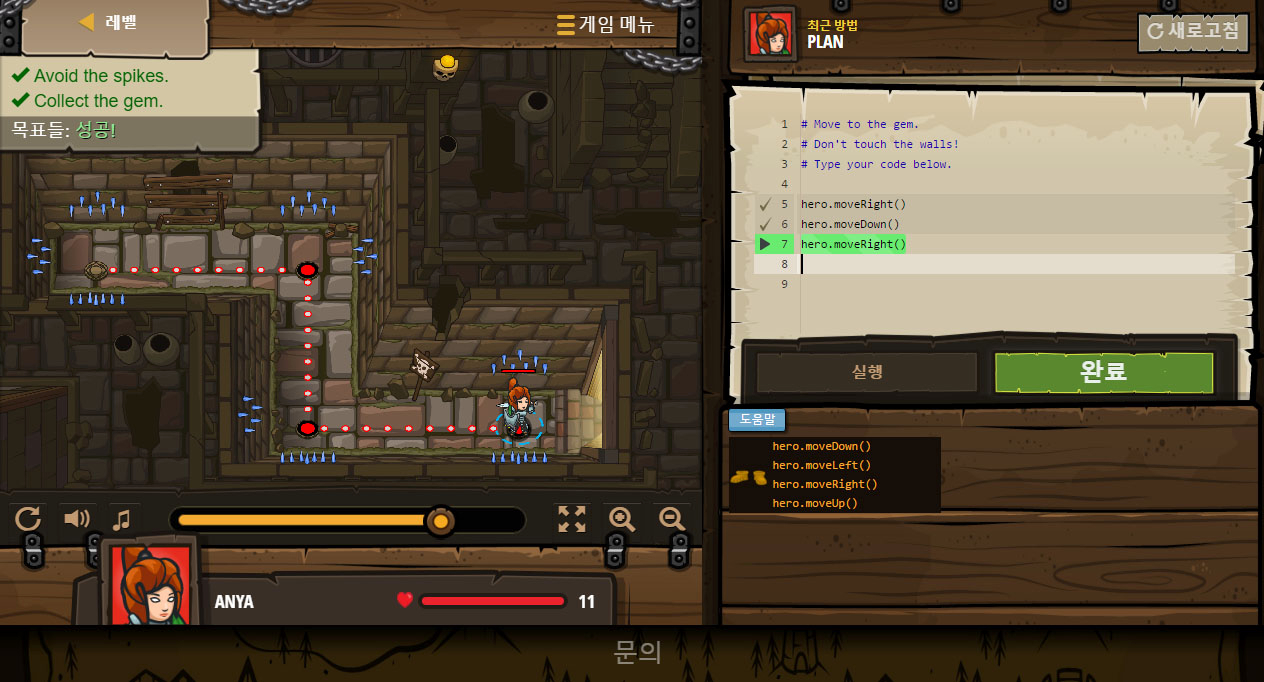The width and height of the screenshot is (1264, 682).
Task: Go back with the 레벨 button
Action: pos(108,23)
